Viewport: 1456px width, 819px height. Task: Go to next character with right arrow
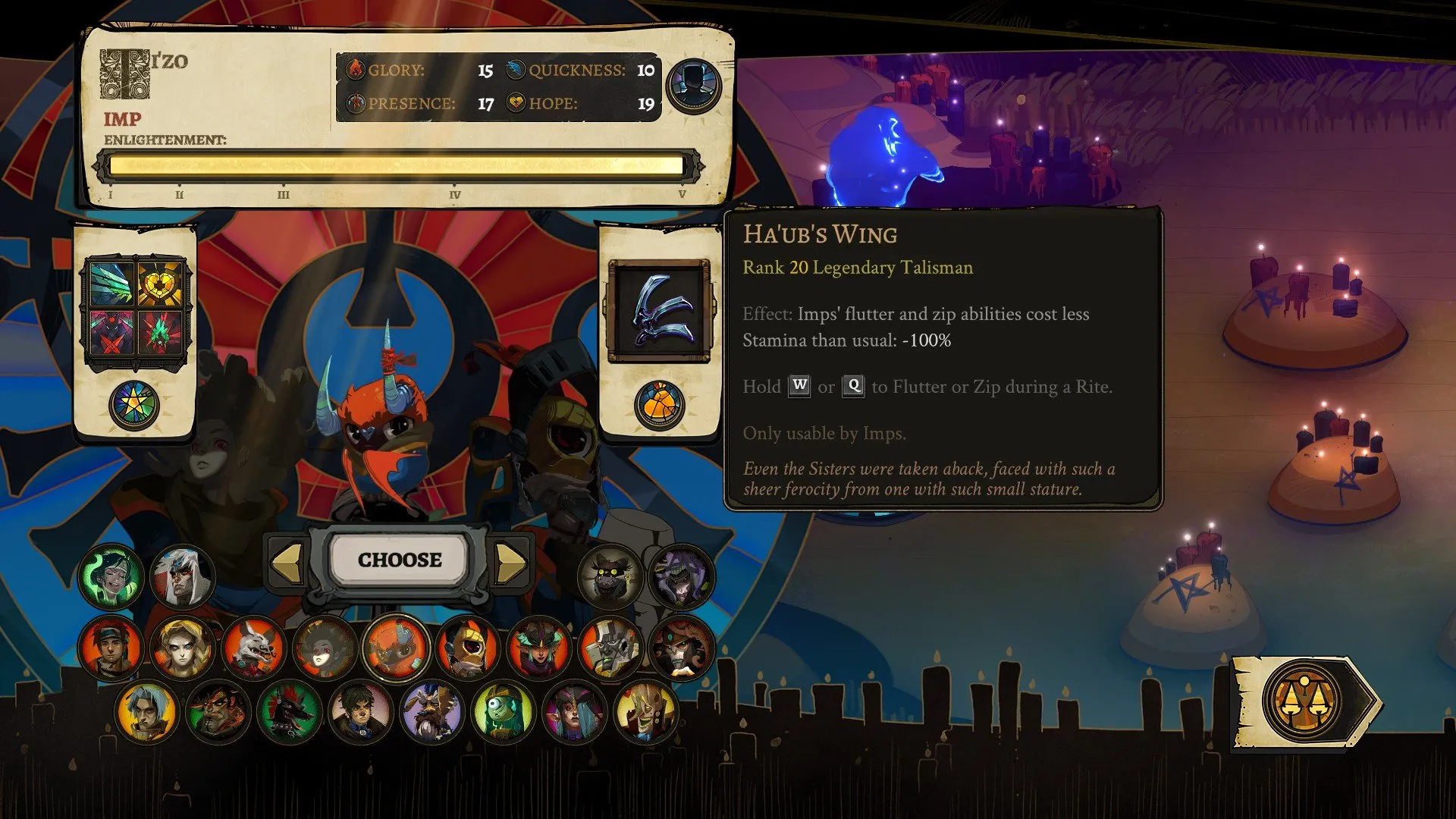tap(510, 562)
